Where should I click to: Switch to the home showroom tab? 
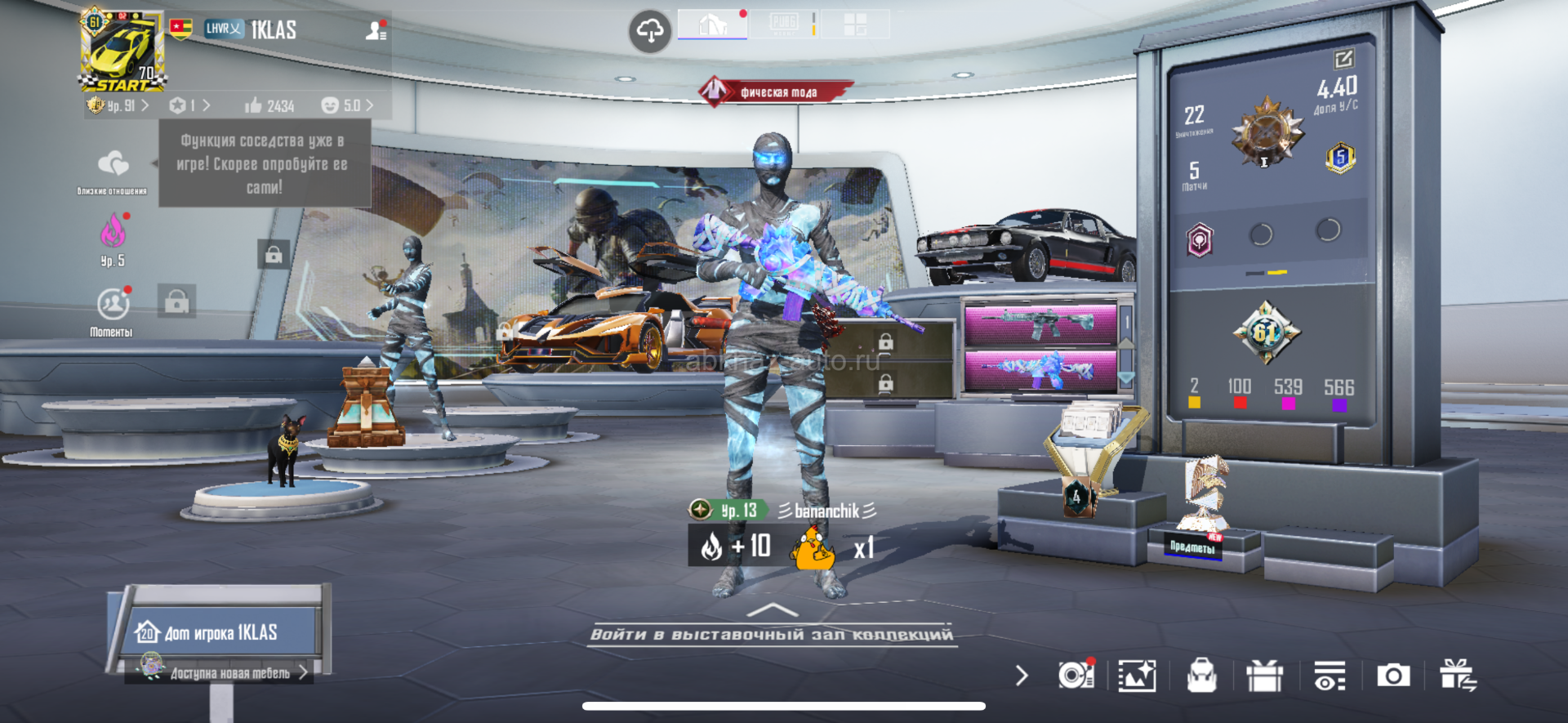tap(713, 25)
